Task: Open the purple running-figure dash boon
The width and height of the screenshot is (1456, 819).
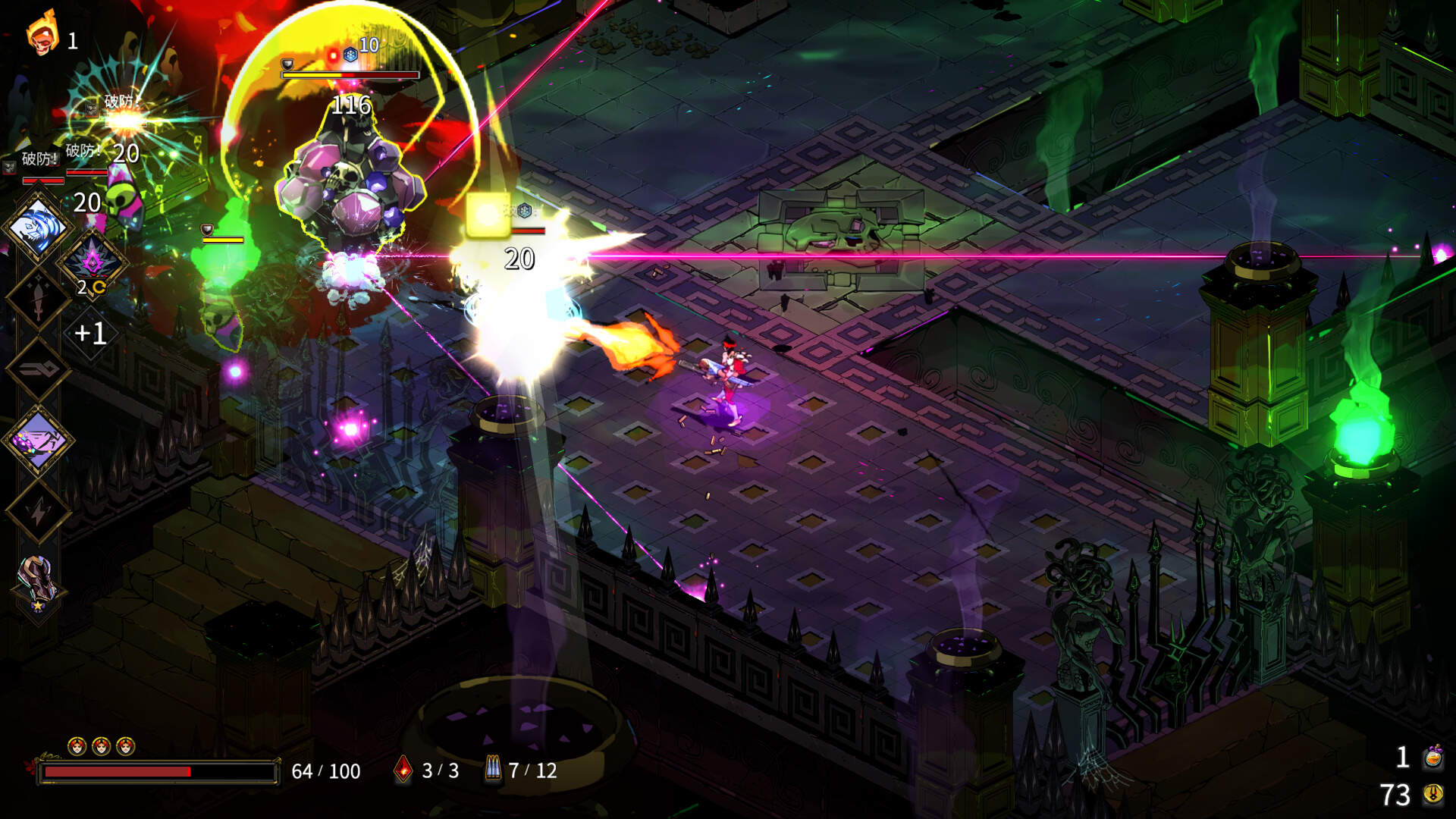Action: point(38,440)
